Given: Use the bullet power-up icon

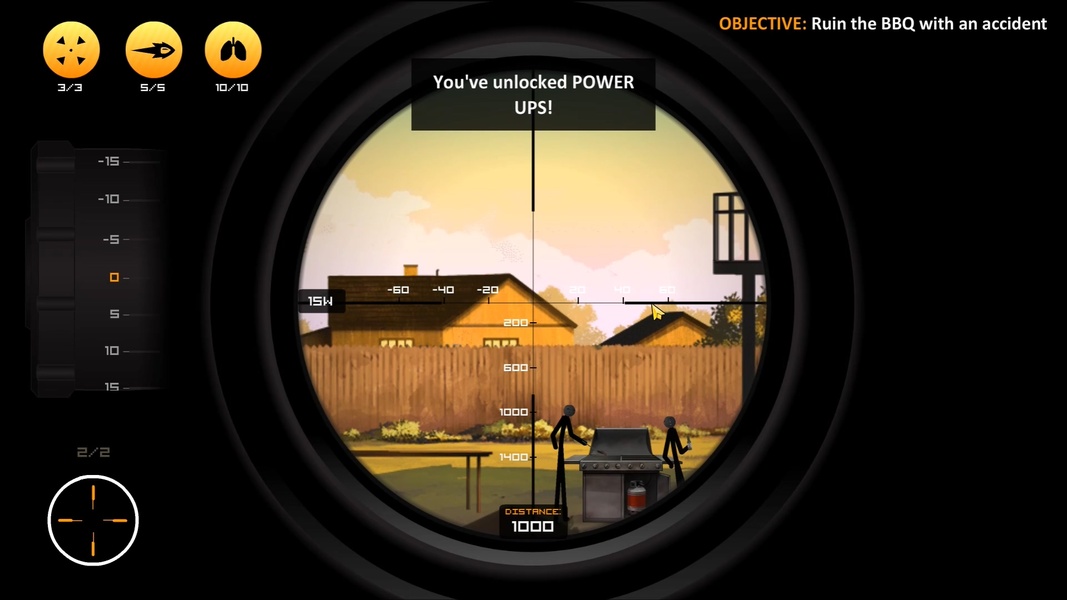Looking at the screenshot, I should point(153,49).
